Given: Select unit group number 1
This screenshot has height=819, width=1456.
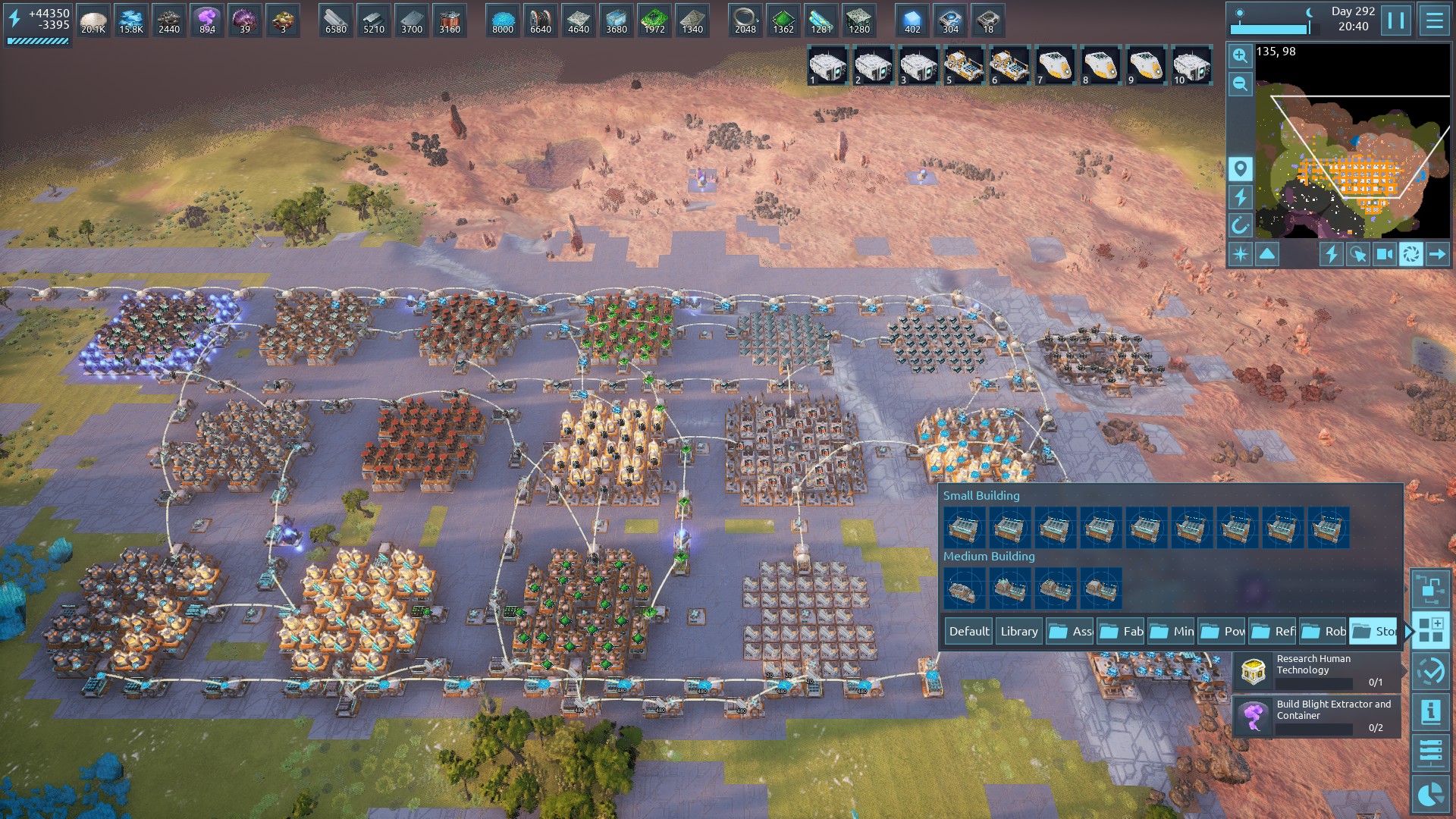Looking at the screenshot, I should point(827,66).
